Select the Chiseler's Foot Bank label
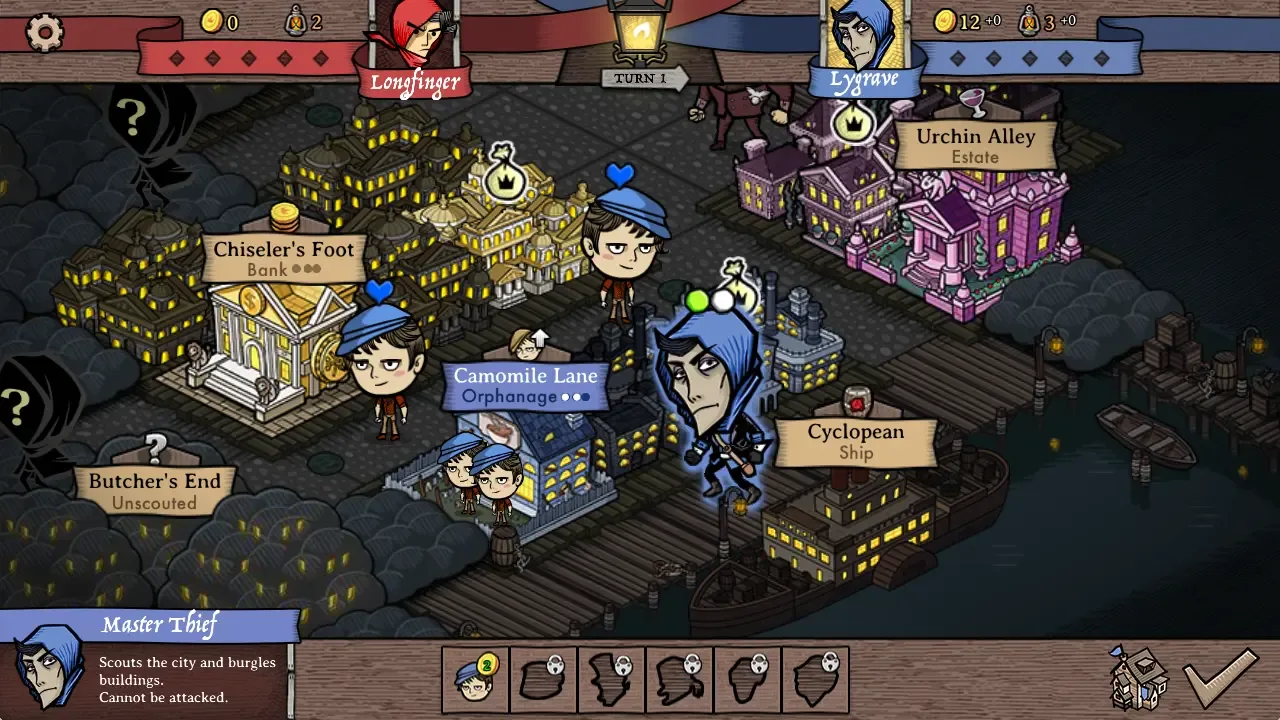 284,257
